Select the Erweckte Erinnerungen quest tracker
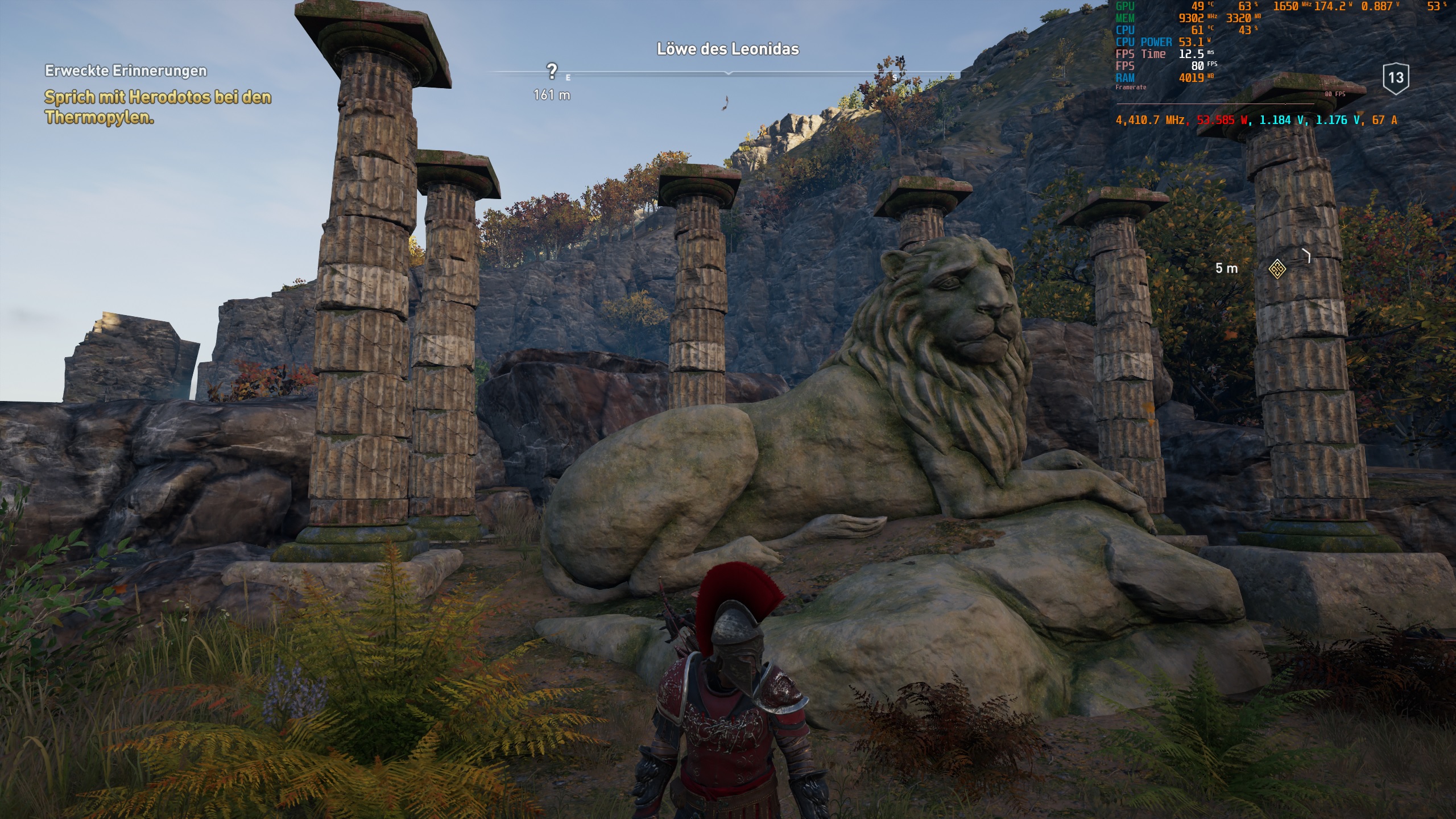 (126, 71)
